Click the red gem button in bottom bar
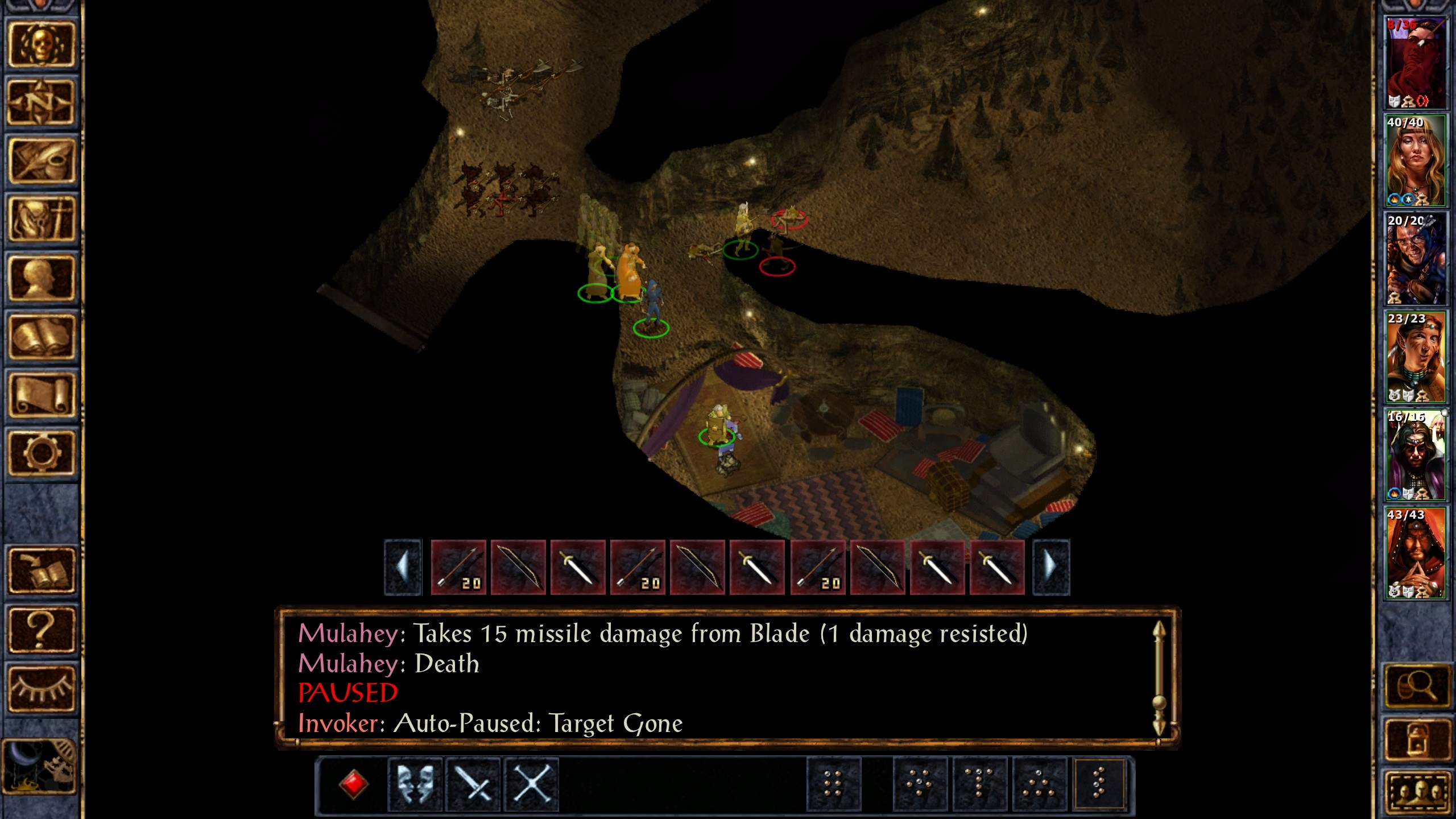1456x819 pixels. point(353,784)
